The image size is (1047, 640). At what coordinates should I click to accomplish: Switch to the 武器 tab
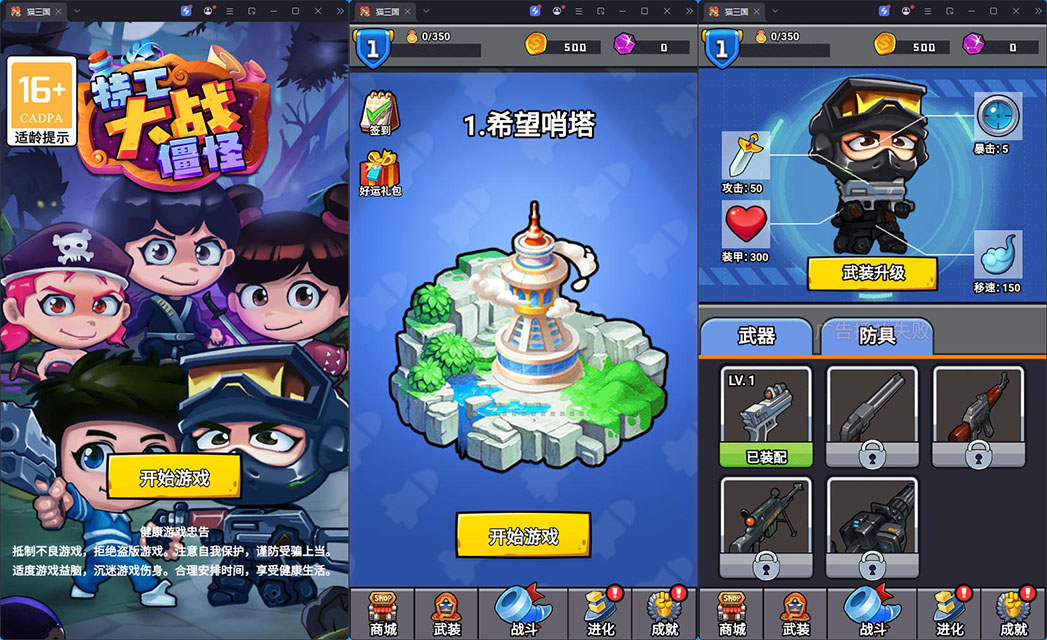[756, 336]
